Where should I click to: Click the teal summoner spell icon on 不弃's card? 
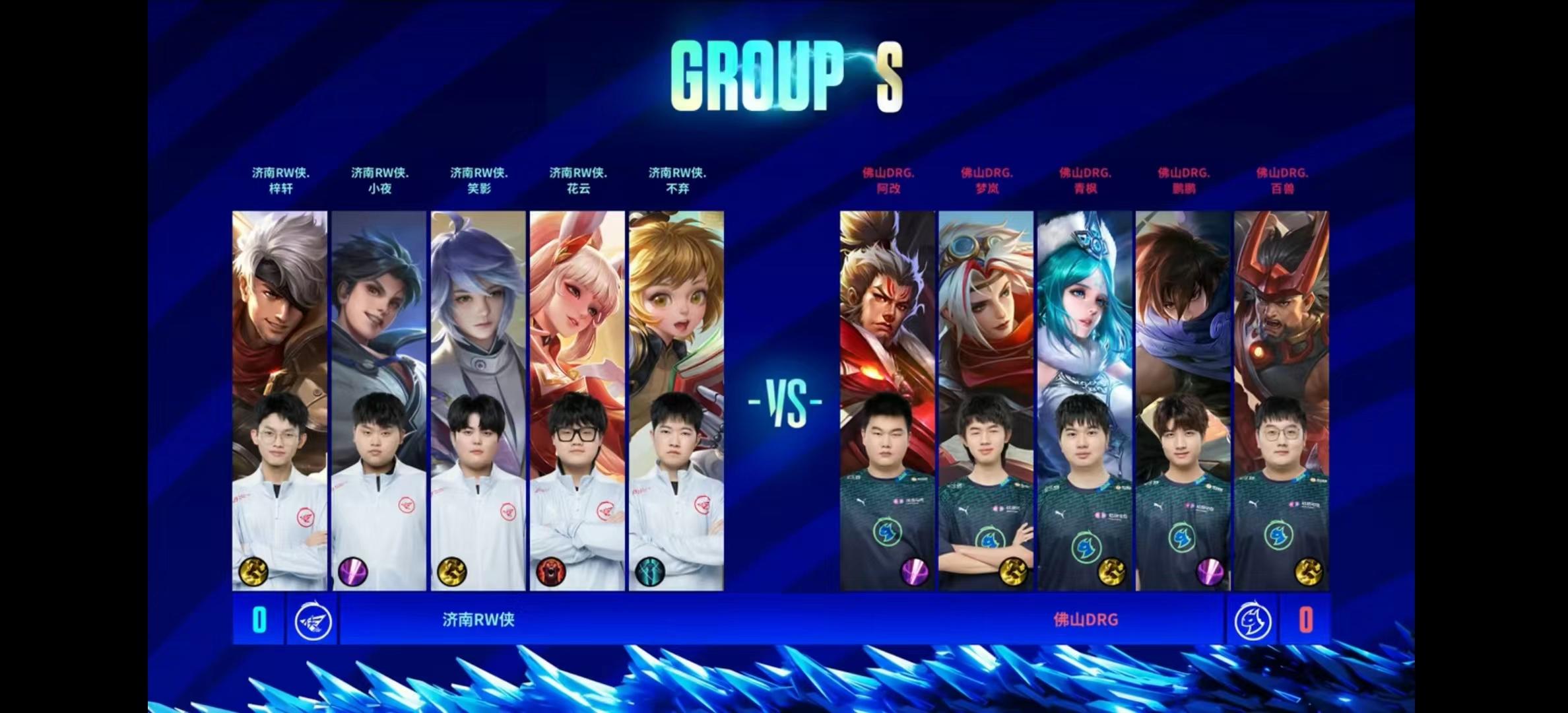649,572
